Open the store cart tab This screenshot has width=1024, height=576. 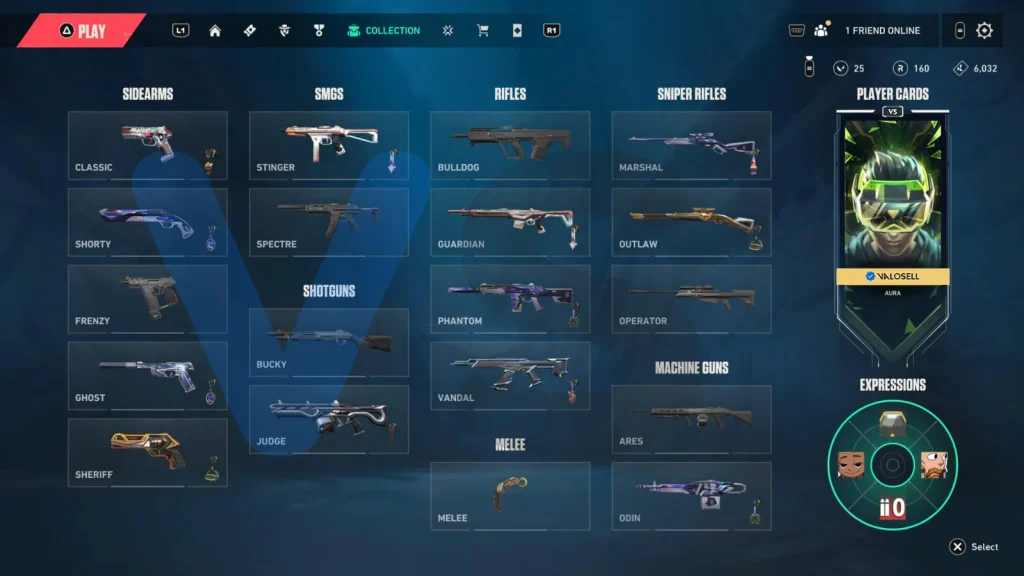(483, 31)
